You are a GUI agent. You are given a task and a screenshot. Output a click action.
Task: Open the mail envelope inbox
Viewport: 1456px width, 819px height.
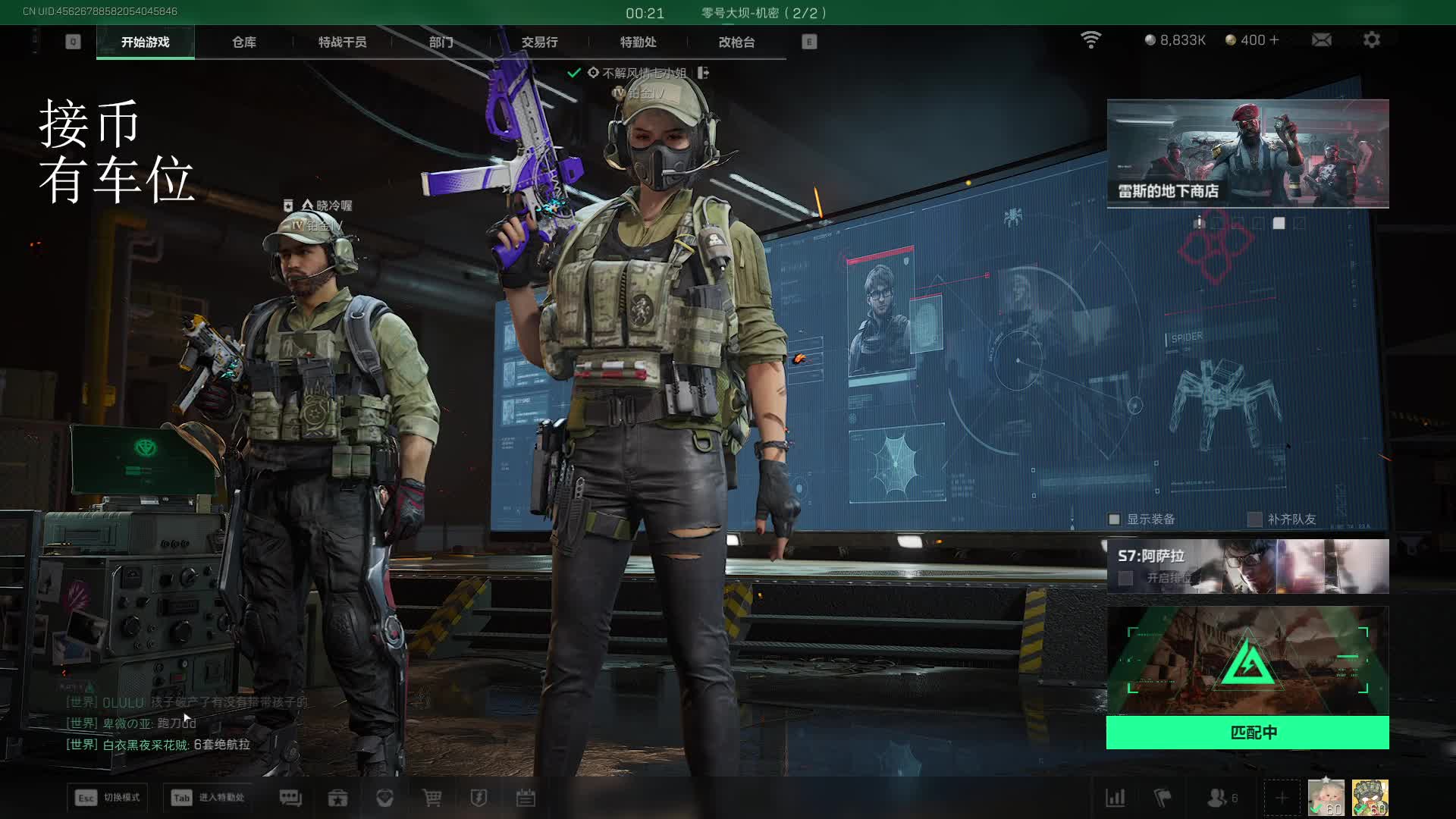1321,40
